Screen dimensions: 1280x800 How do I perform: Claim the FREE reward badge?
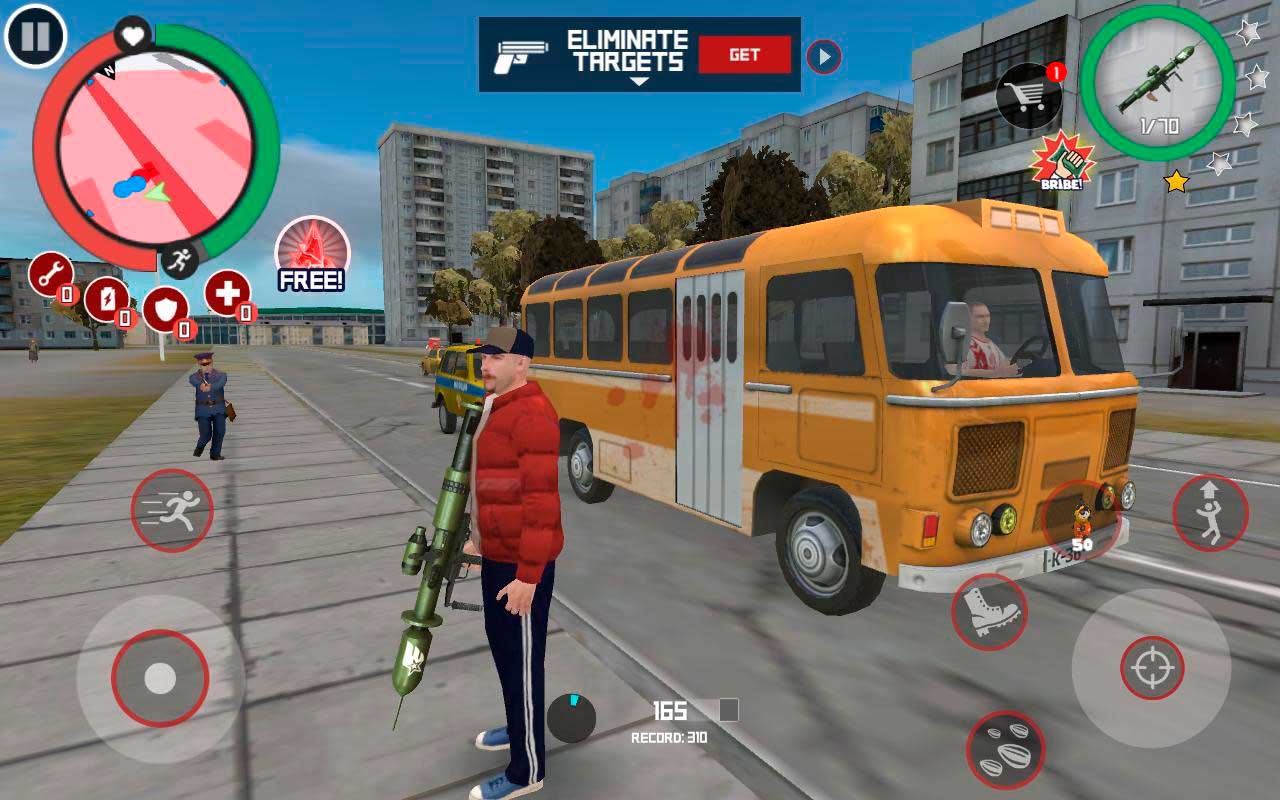pyautogui.click(x=312, y=252)
